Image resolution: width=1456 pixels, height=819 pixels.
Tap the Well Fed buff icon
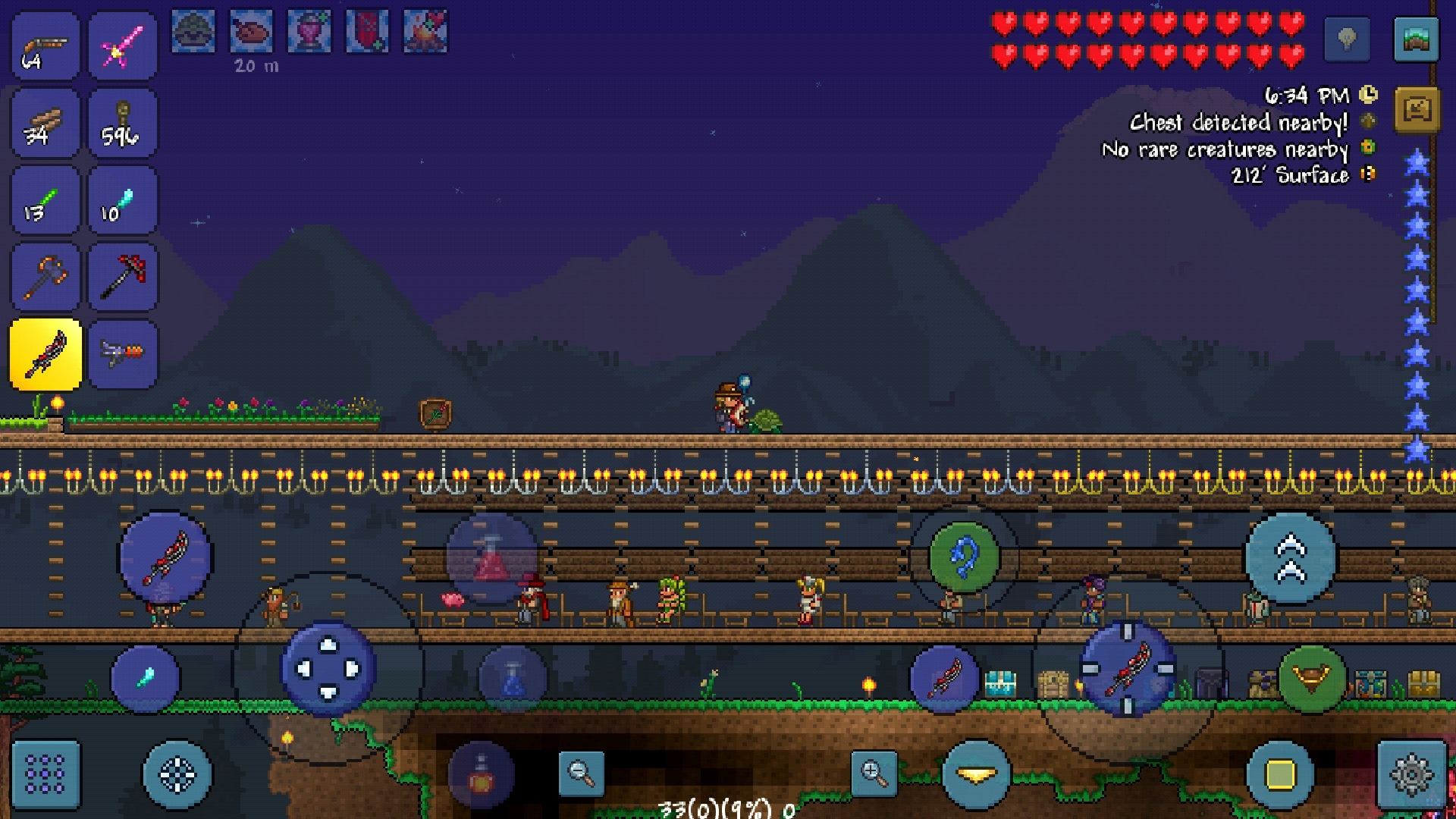tap(250, 30)
